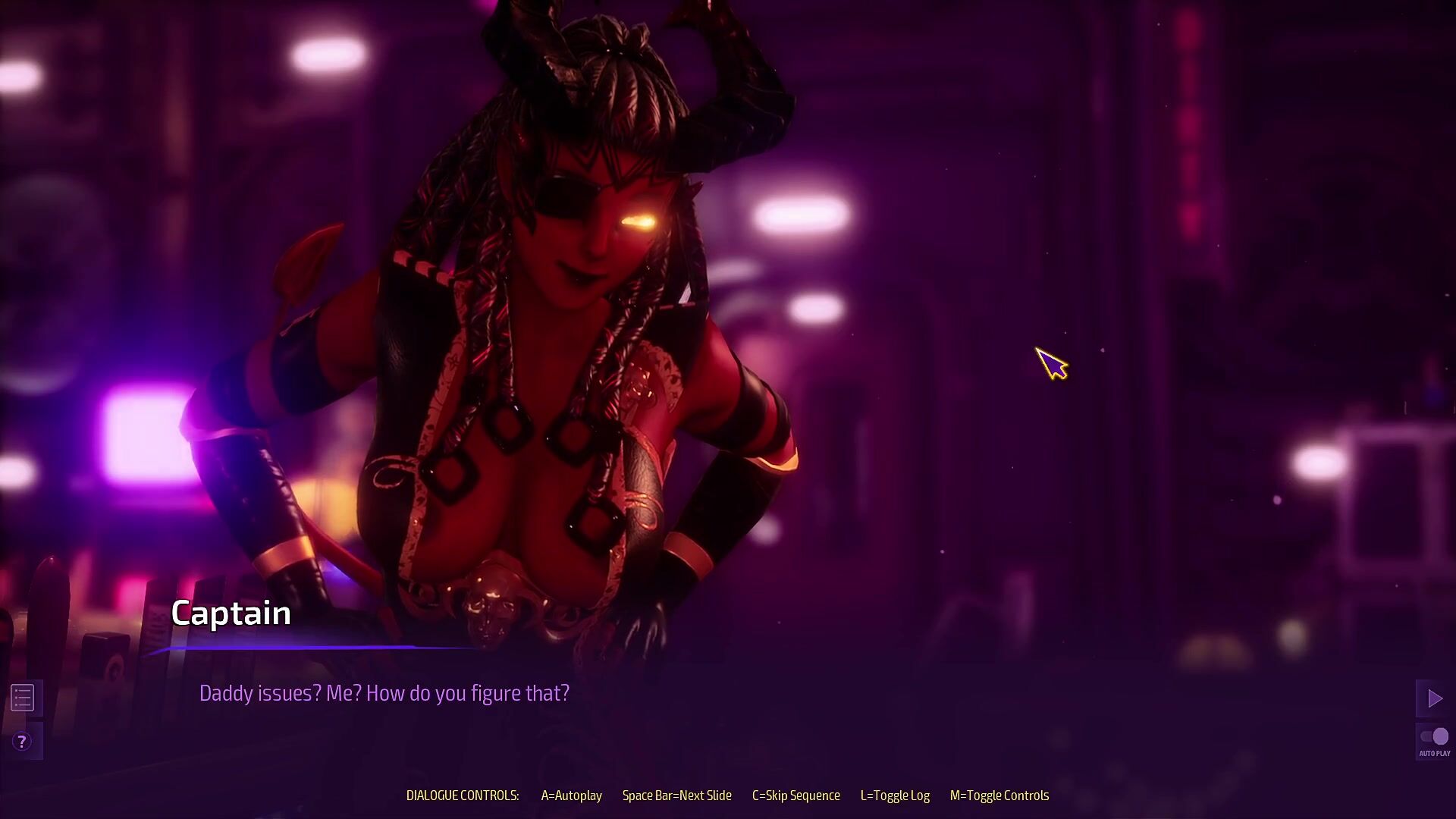
Task: Advance dialogue with the play arrow button
Action: tap(1434, 698)
